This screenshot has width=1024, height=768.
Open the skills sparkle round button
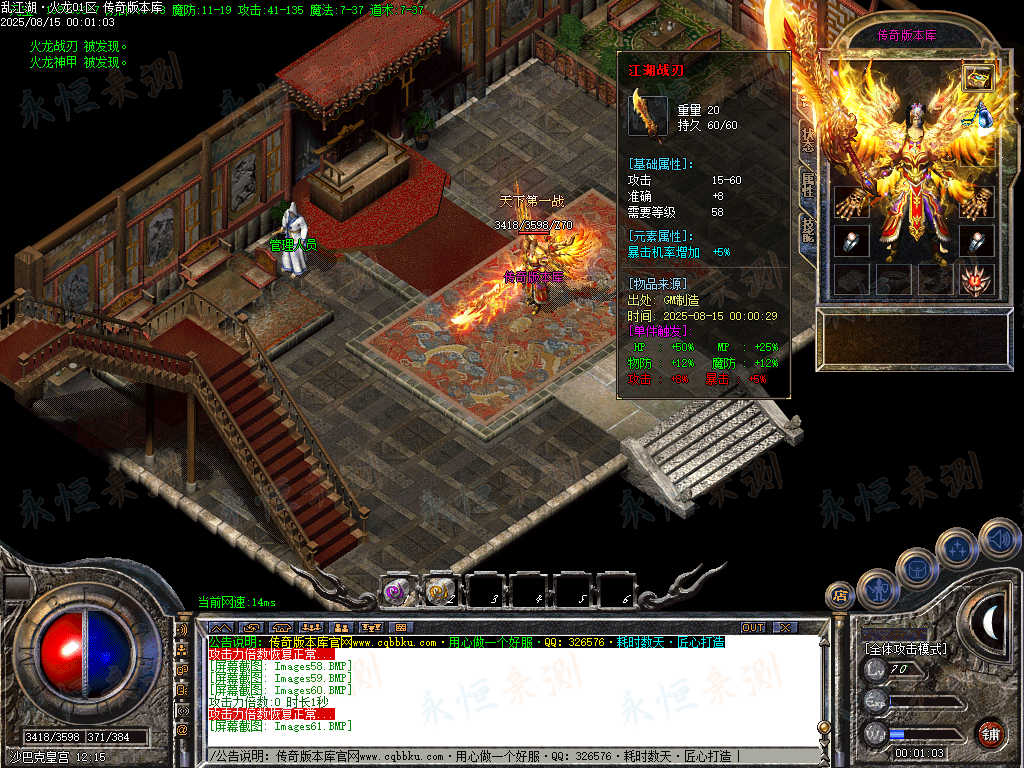coord(957,547)
